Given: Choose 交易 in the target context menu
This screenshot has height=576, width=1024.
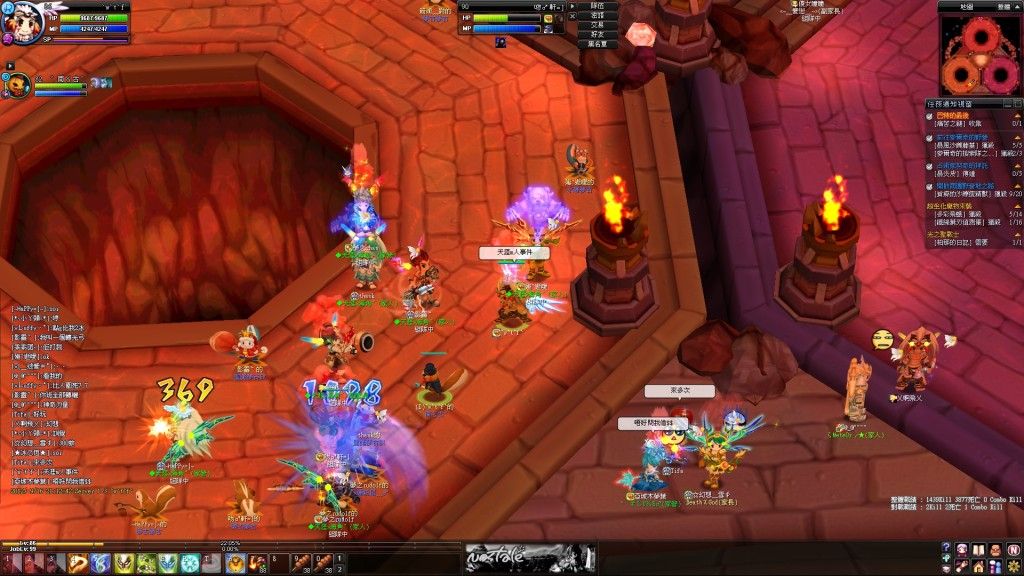Looking at the screenshot, I should pos(597,25).
